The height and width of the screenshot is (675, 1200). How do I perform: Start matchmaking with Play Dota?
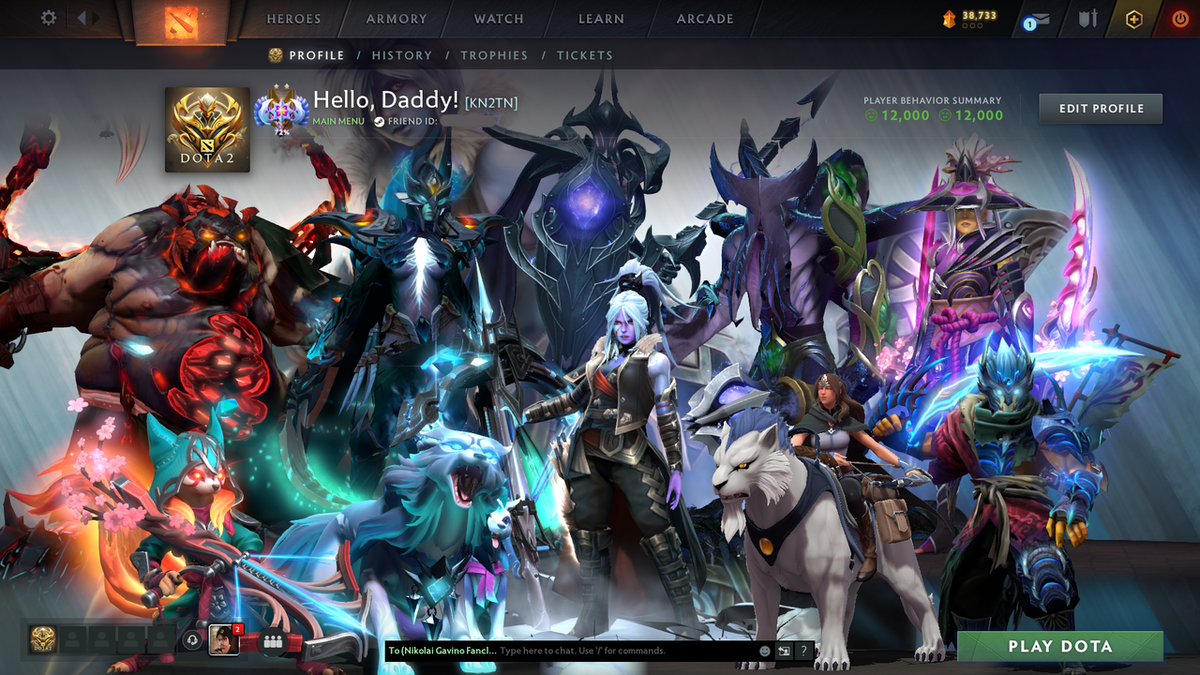(x=1060, y=646)
